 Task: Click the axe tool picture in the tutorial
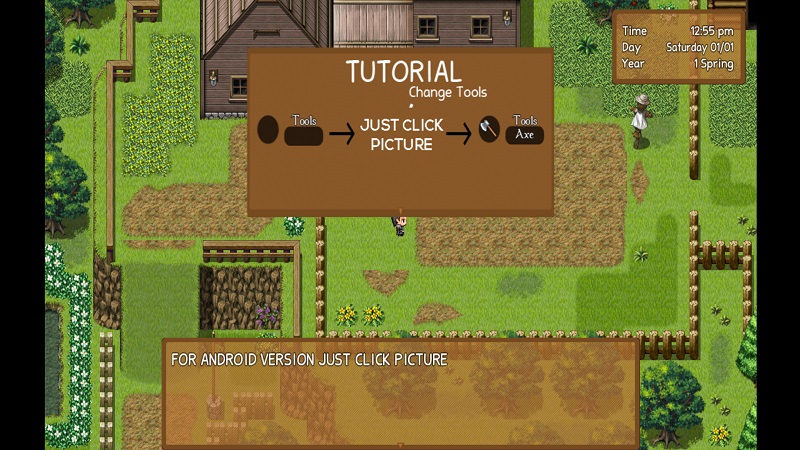pyautogui.click(x=489, y=130)
